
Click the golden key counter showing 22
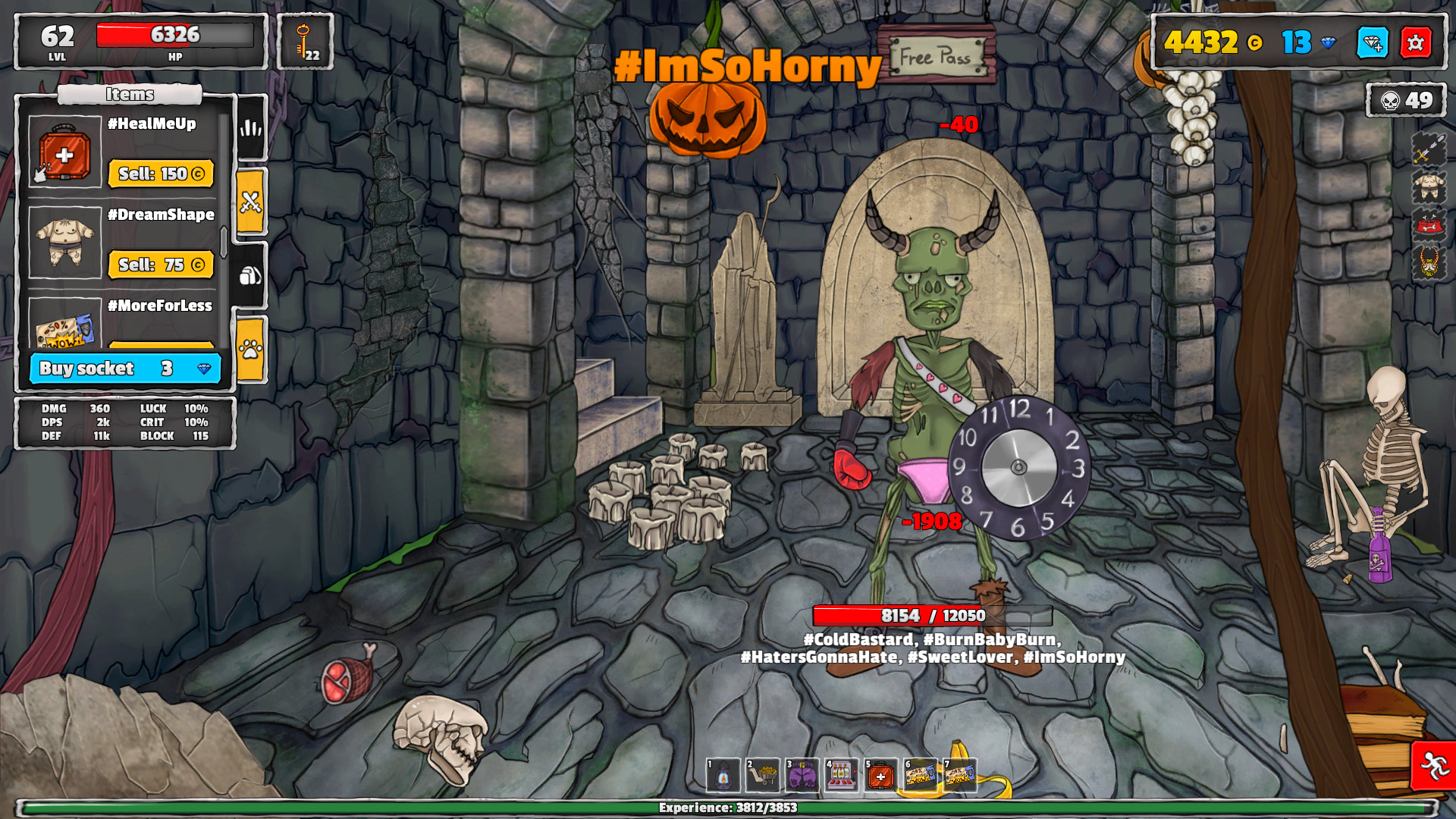click(306, 42)
